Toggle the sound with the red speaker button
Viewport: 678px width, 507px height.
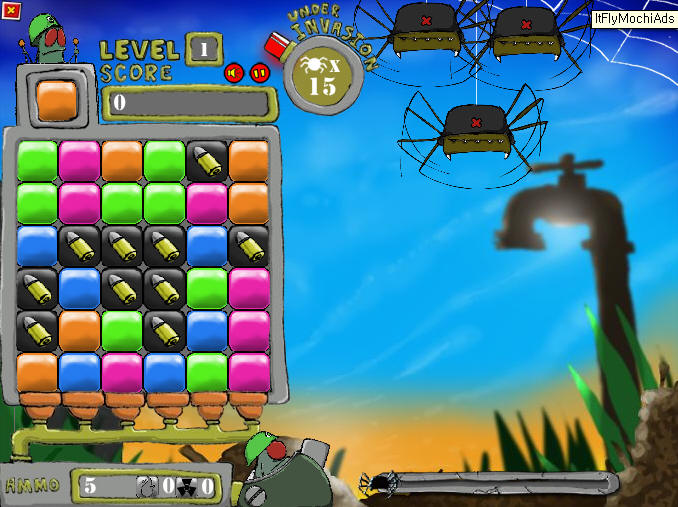[234, 72]
